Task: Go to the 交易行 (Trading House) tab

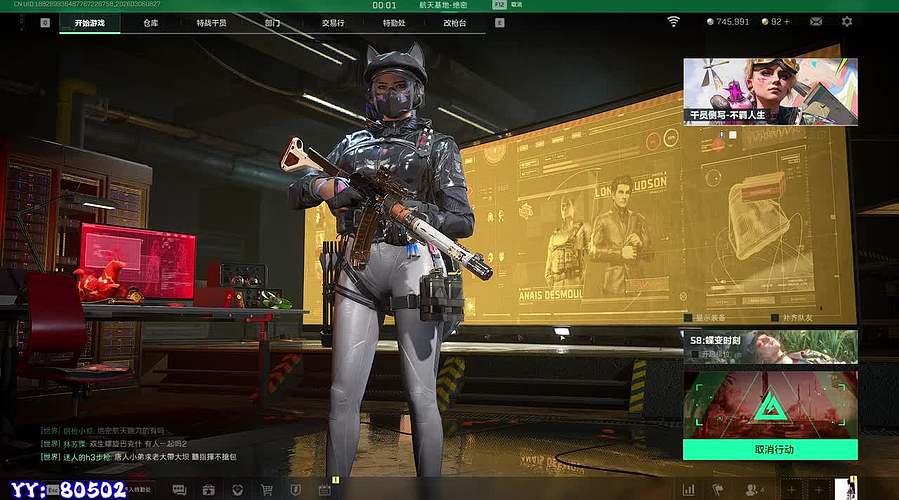Action: 334,21
